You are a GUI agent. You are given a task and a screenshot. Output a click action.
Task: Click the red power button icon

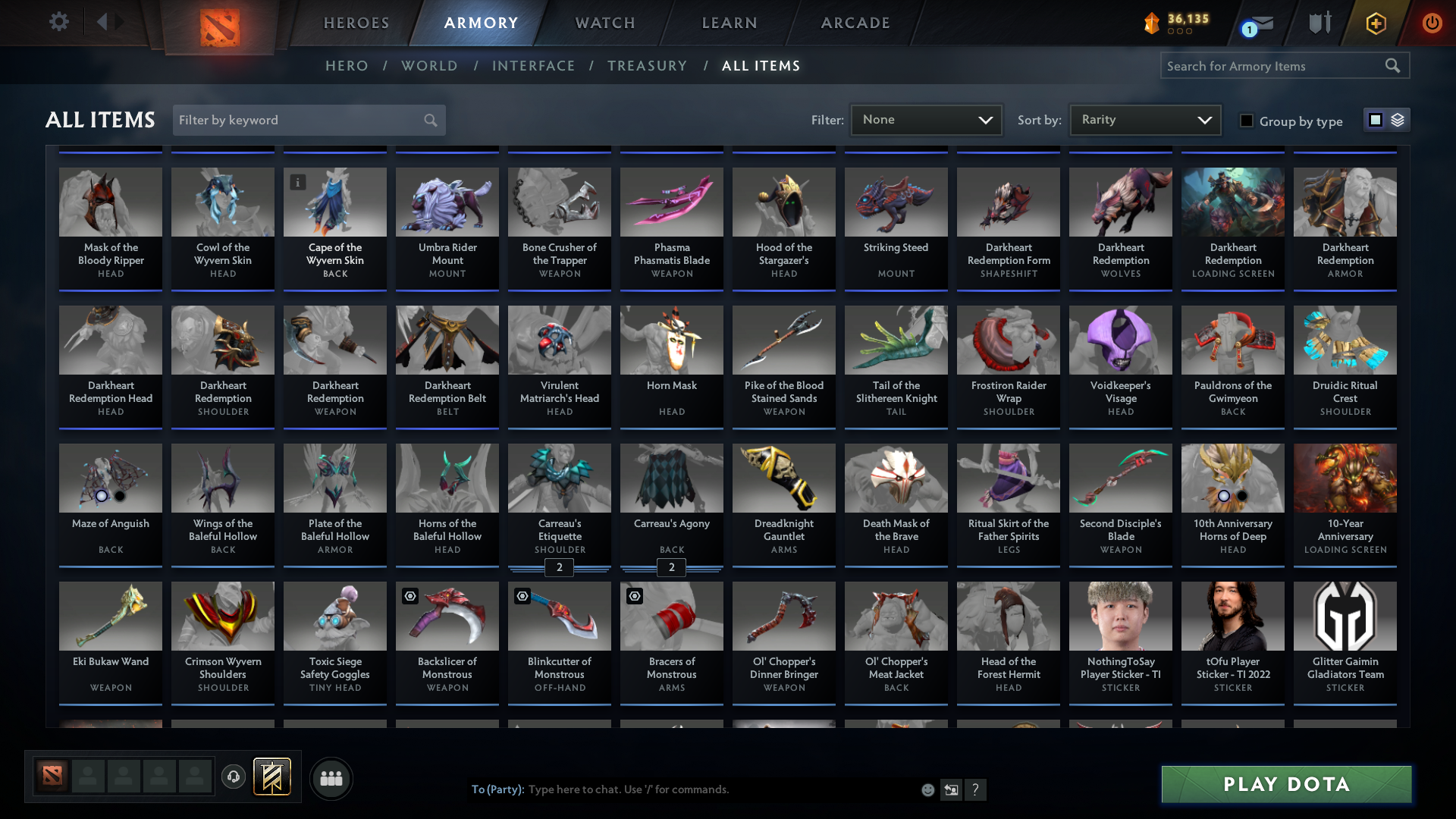click(x=1432, y=23)
